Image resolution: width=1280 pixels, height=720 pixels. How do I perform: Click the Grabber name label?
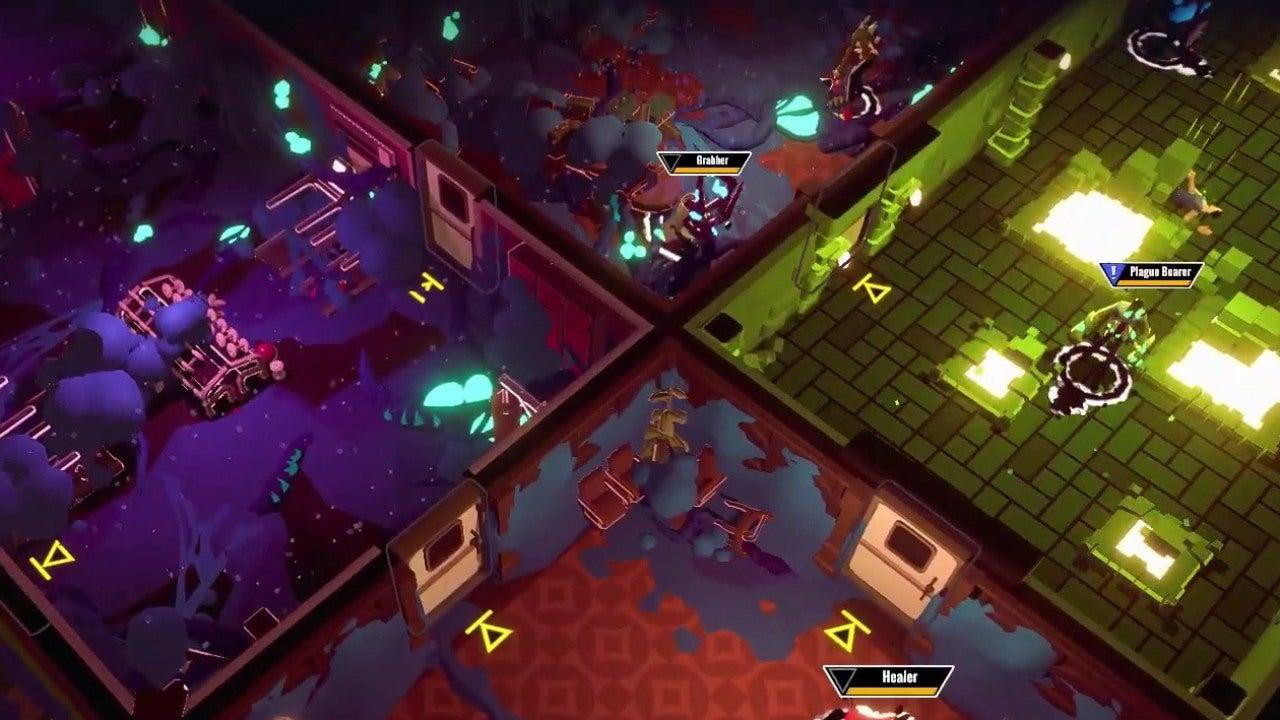tap(712, 159)
